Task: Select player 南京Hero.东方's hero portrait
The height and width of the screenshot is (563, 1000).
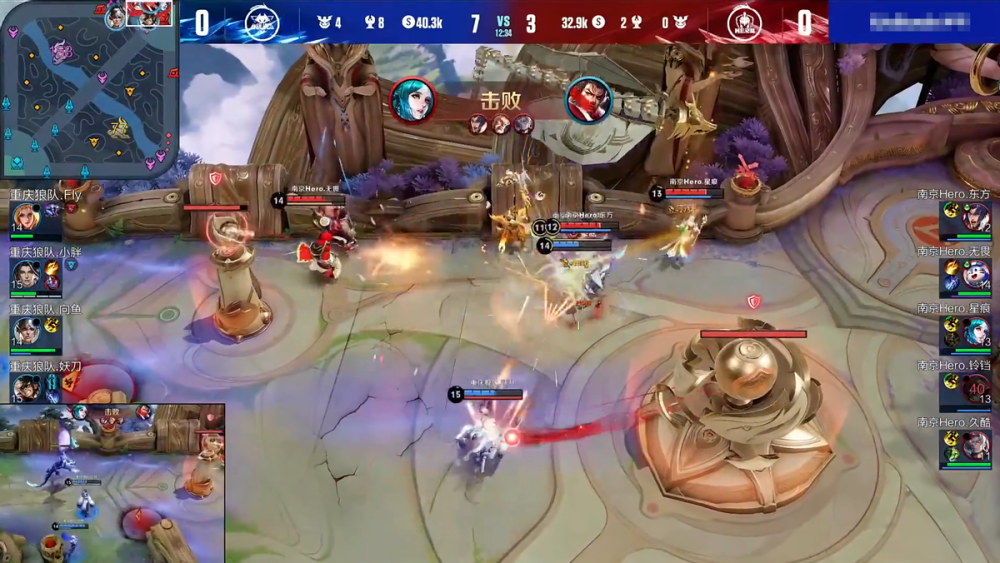Action: coord(975,217)
